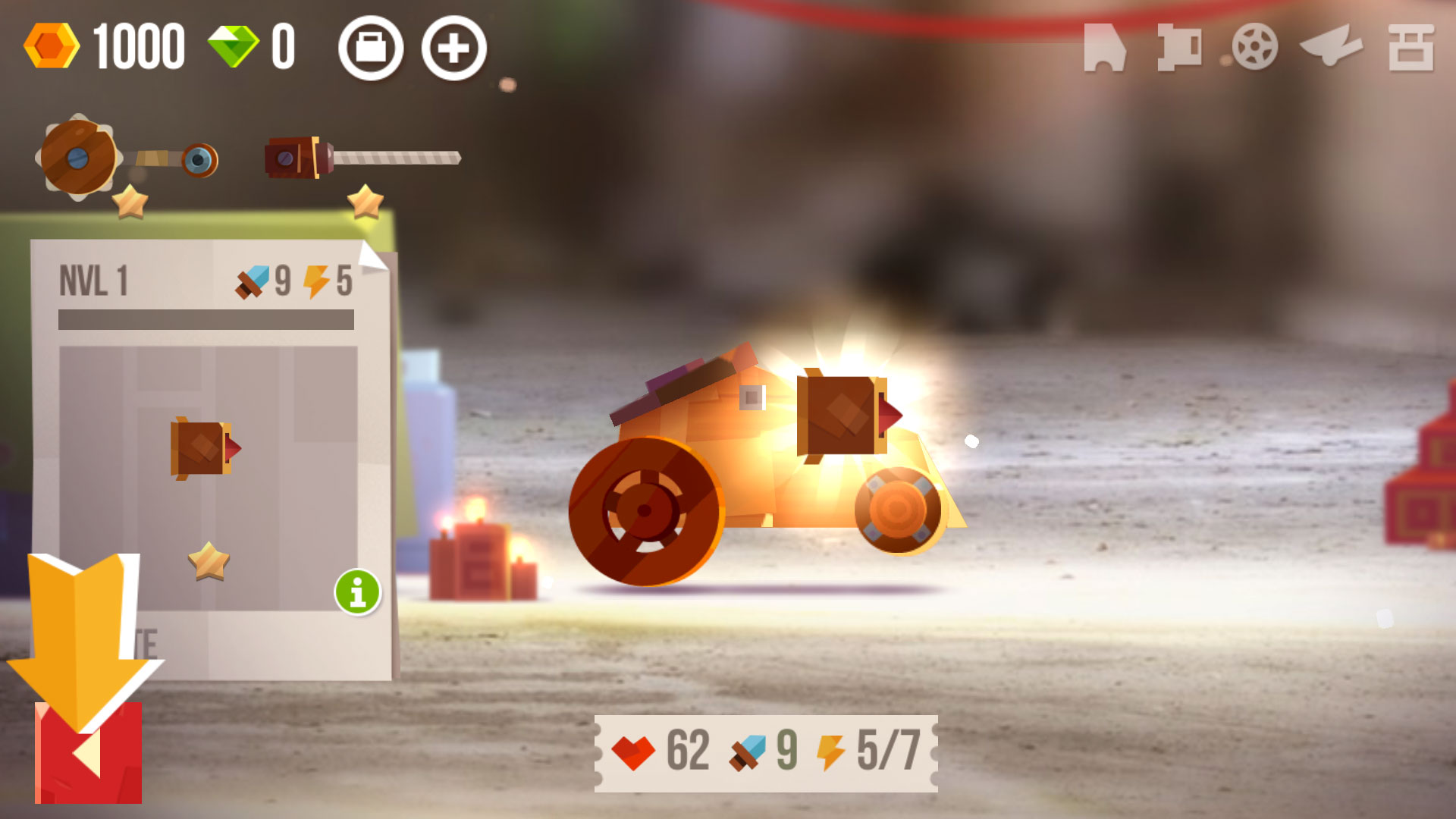Show info with the green i button
Screen dimensions: 1456x819
(358, 591)
